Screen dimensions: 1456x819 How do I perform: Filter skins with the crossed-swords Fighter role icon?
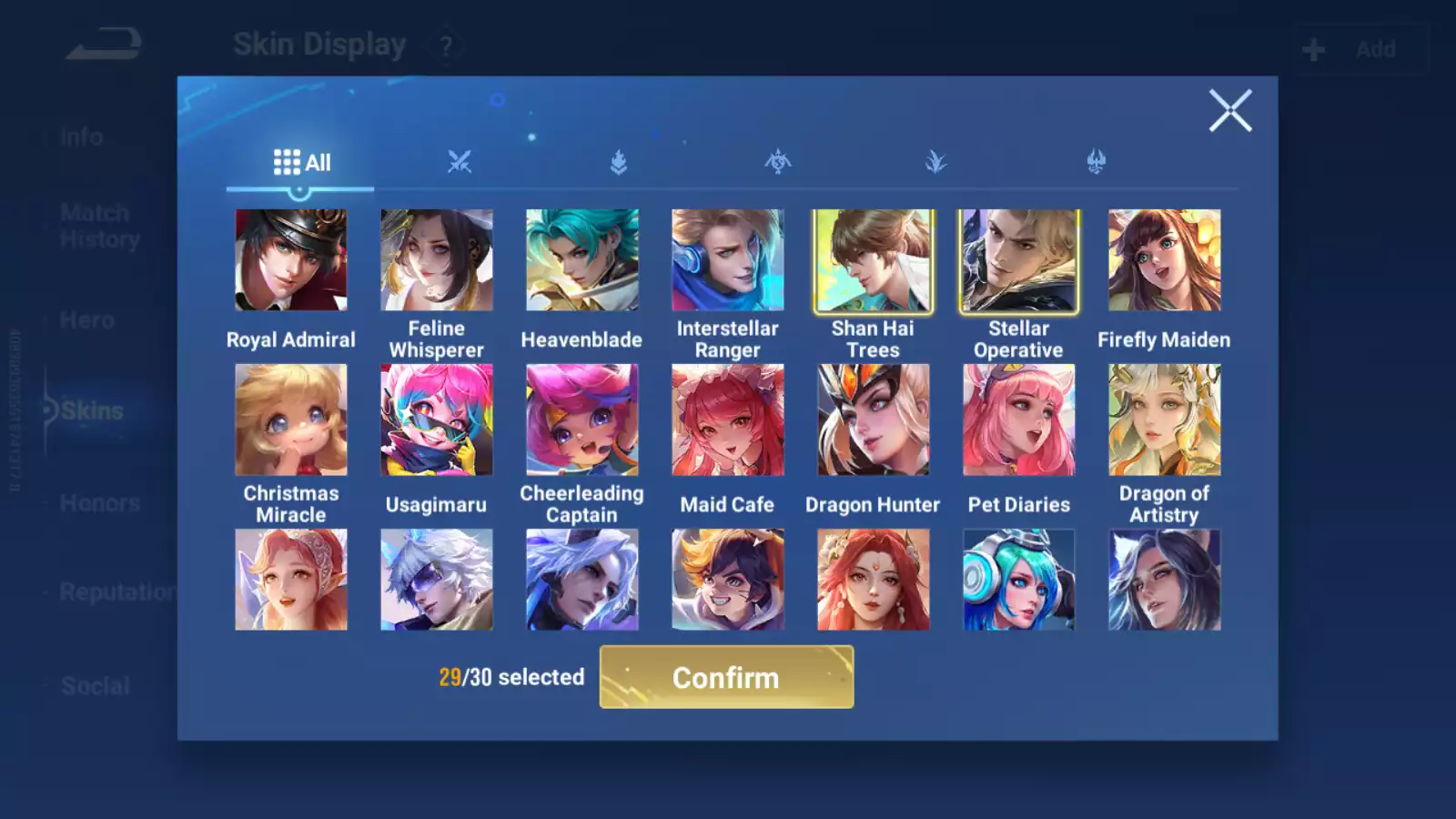coord(460,161)
